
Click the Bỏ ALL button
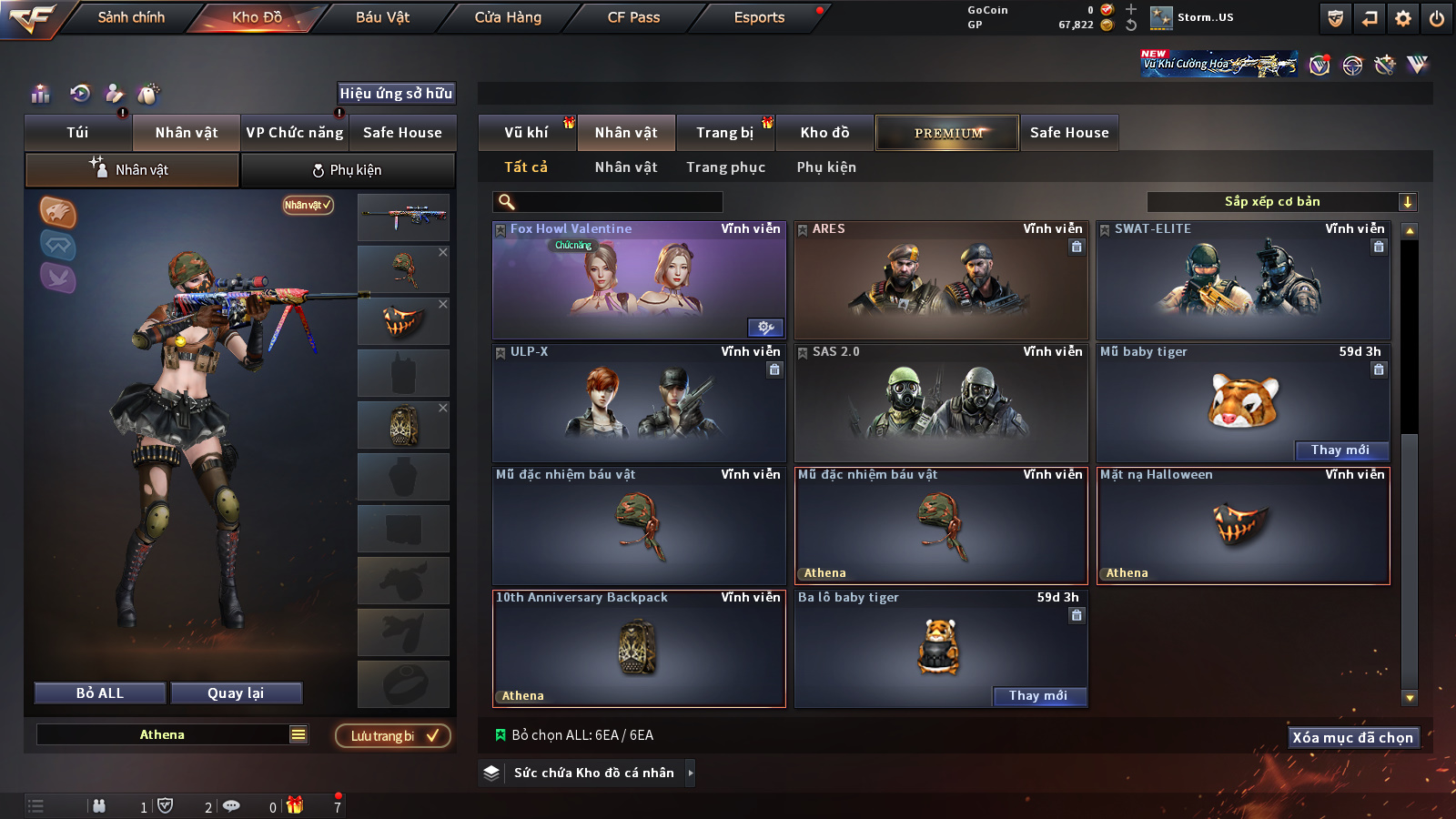coord(100,693)
